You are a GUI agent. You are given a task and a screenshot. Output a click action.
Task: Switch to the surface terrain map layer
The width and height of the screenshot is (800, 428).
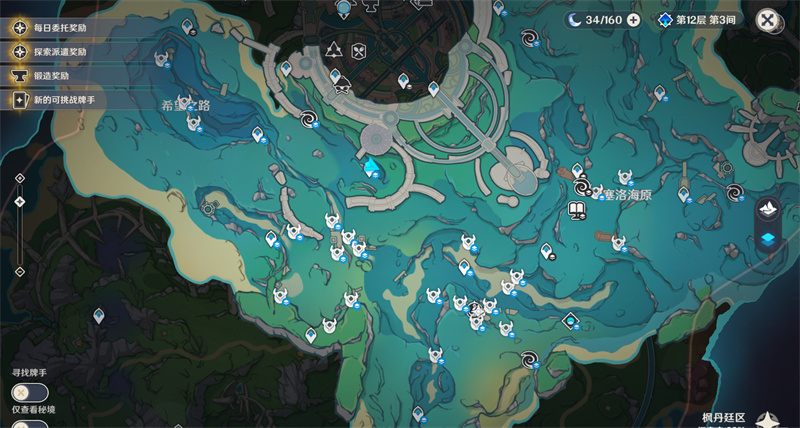point(767,208)
